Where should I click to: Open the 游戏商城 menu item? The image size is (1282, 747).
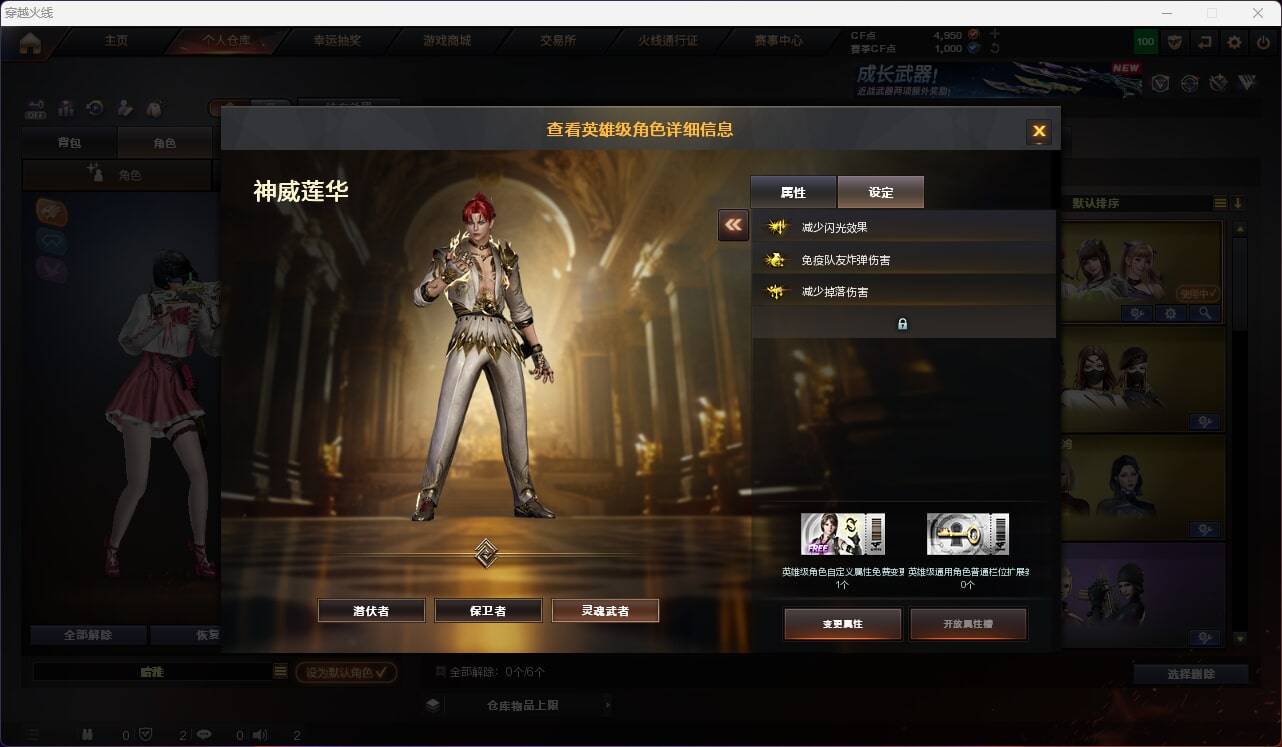450,40
